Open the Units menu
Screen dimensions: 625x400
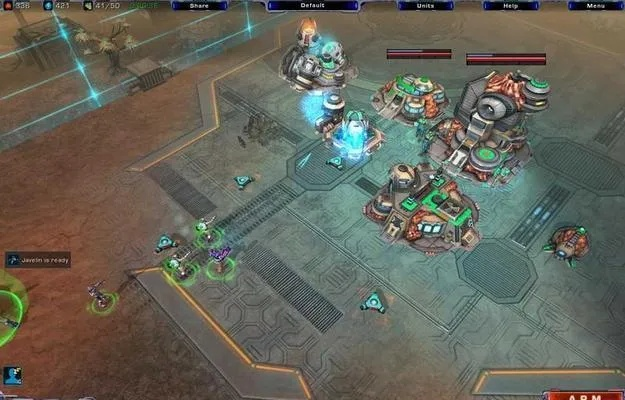[x=425, y=5]
